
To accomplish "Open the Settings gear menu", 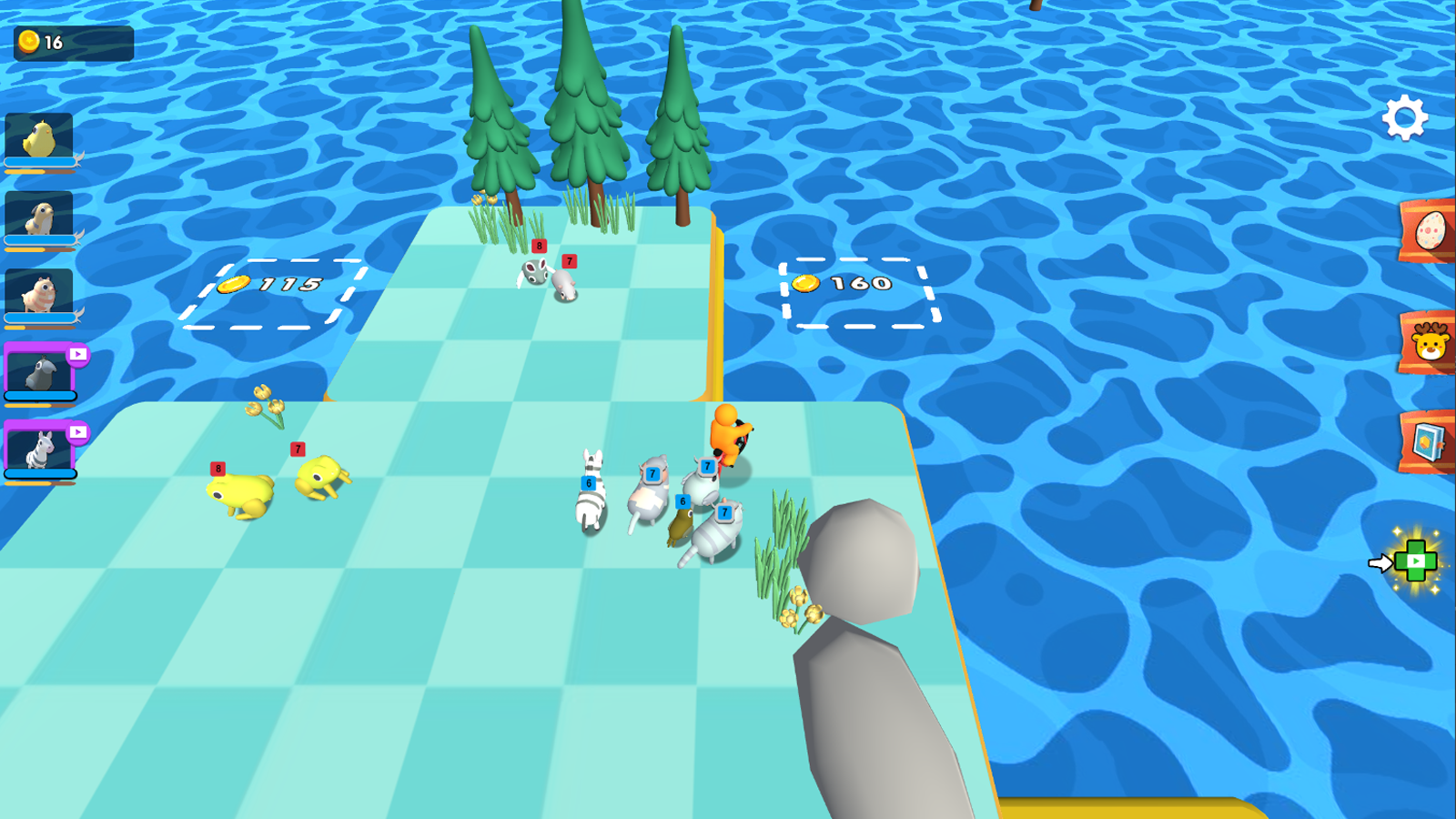I will click(x=1406, y=116).
